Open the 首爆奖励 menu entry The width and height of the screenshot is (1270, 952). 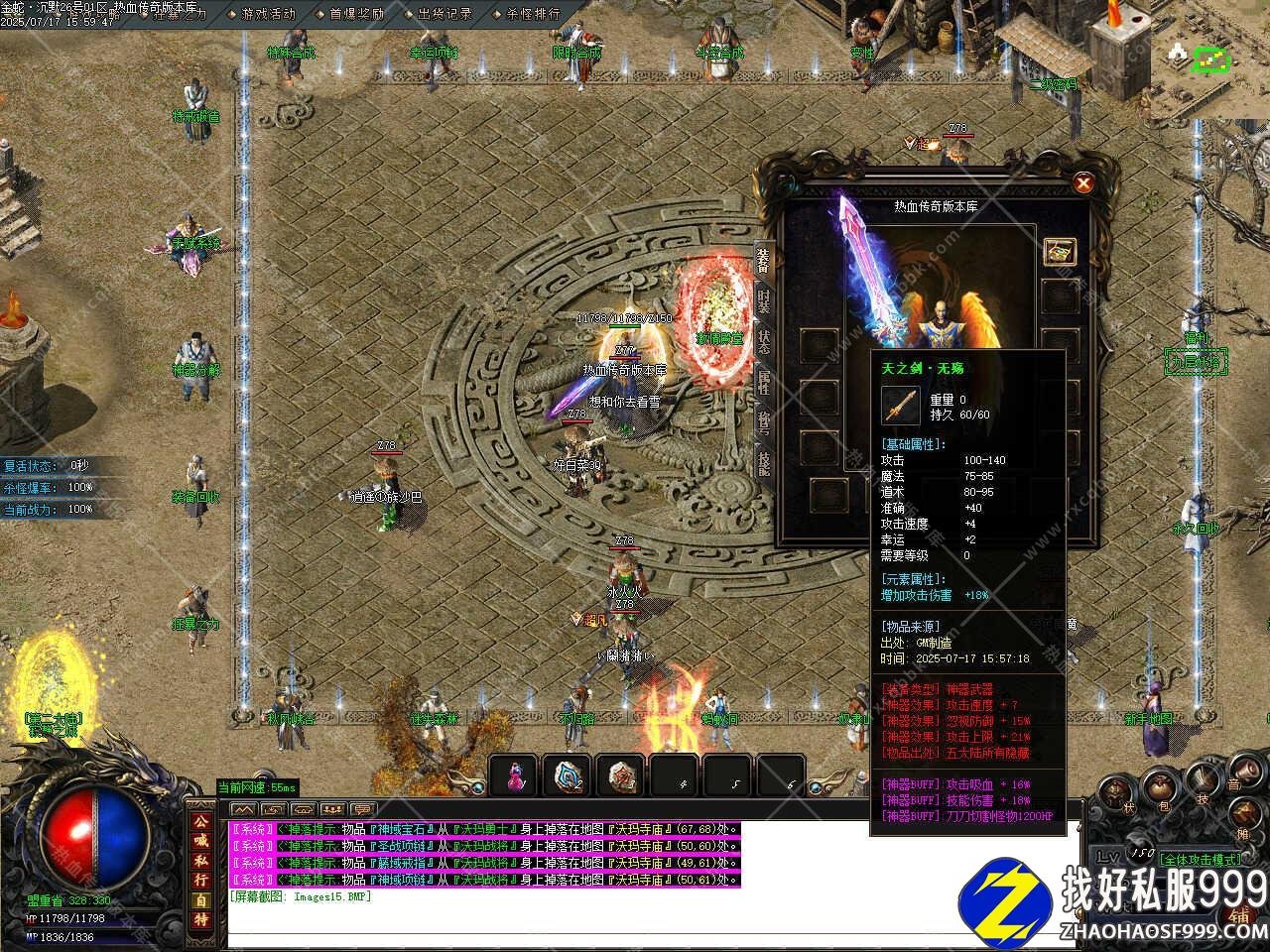[x=357, y=14]
